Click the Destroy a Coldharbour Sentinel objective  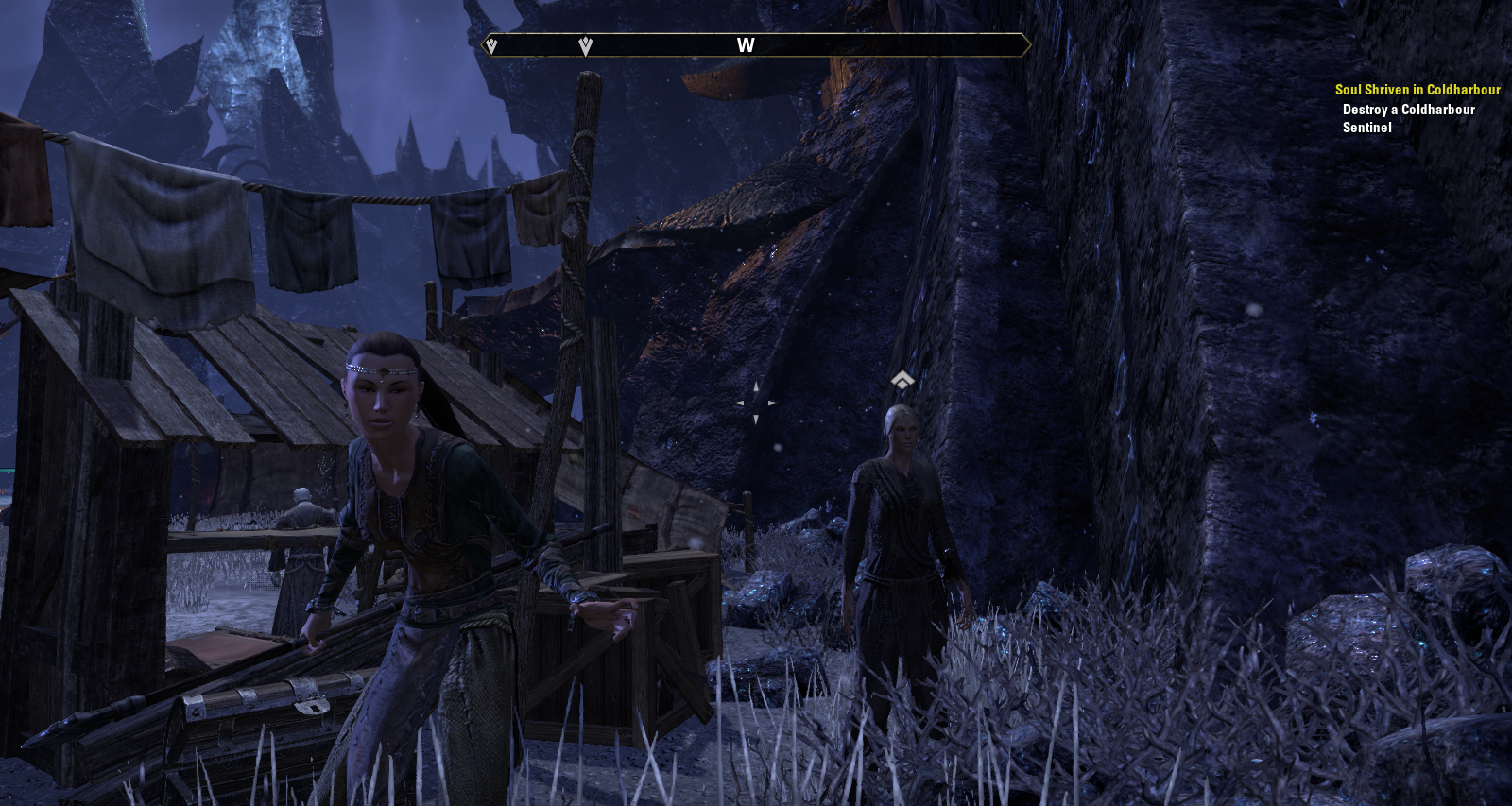tap(1408, 118)
